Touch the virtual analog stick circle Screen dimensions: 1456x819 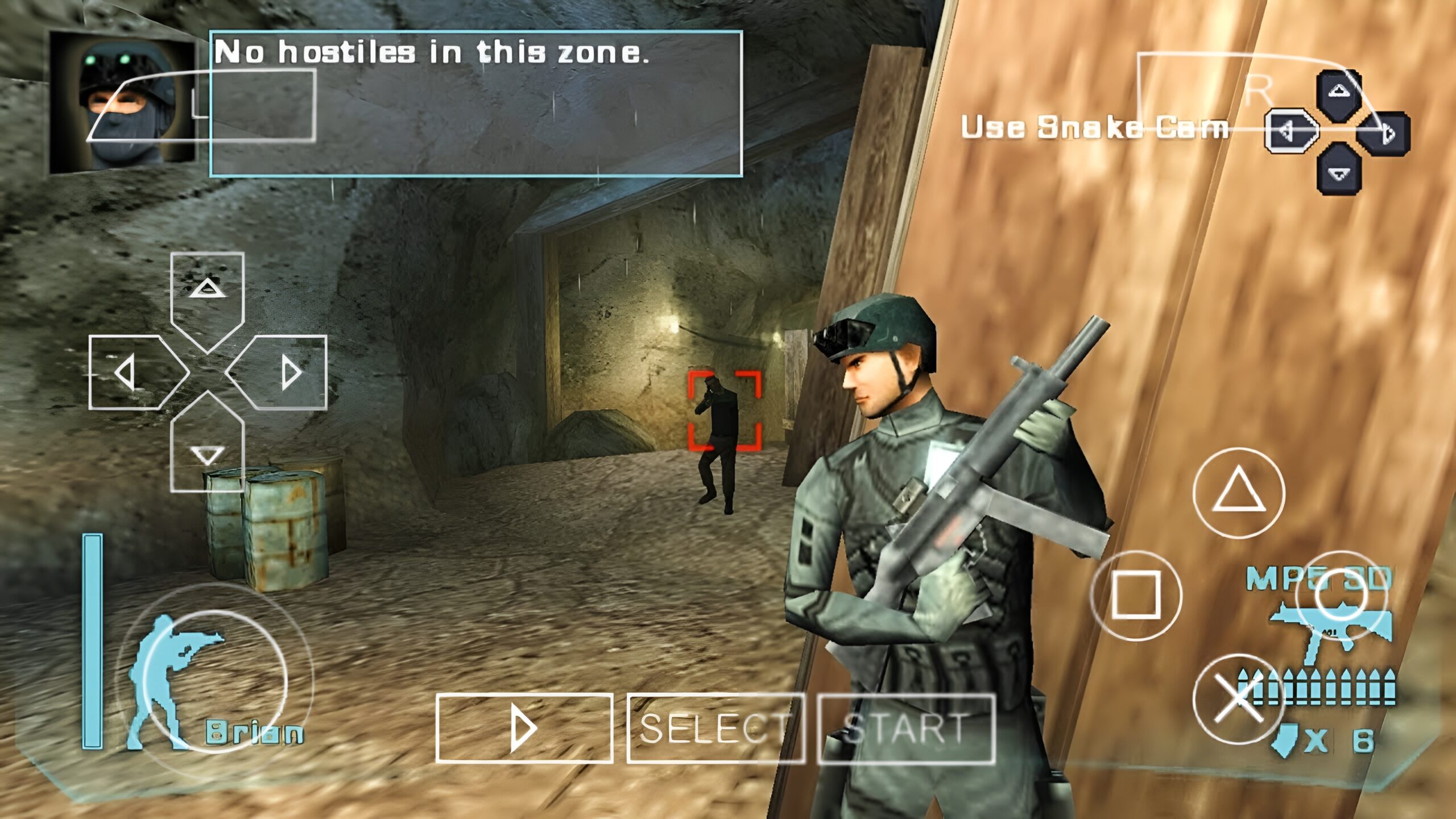click(215, 681)
